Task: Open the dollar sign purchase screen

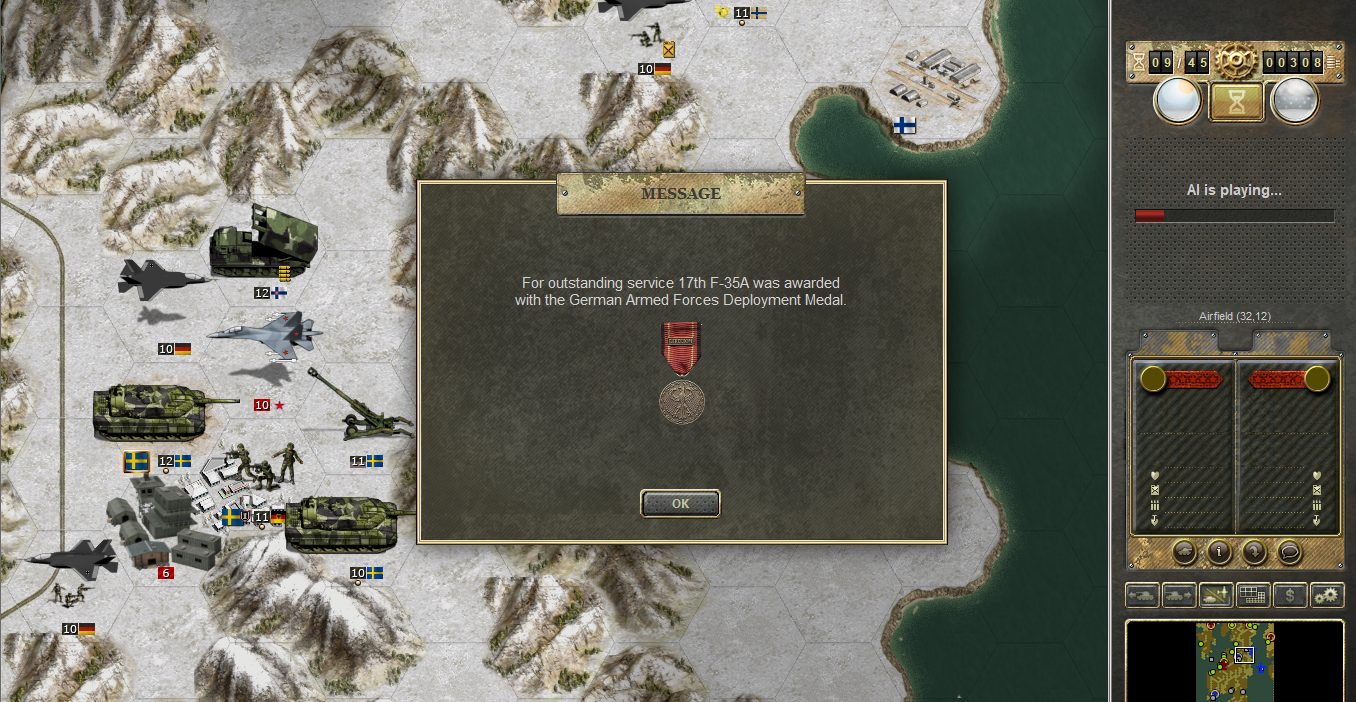Action: (x=1290, y=595)
